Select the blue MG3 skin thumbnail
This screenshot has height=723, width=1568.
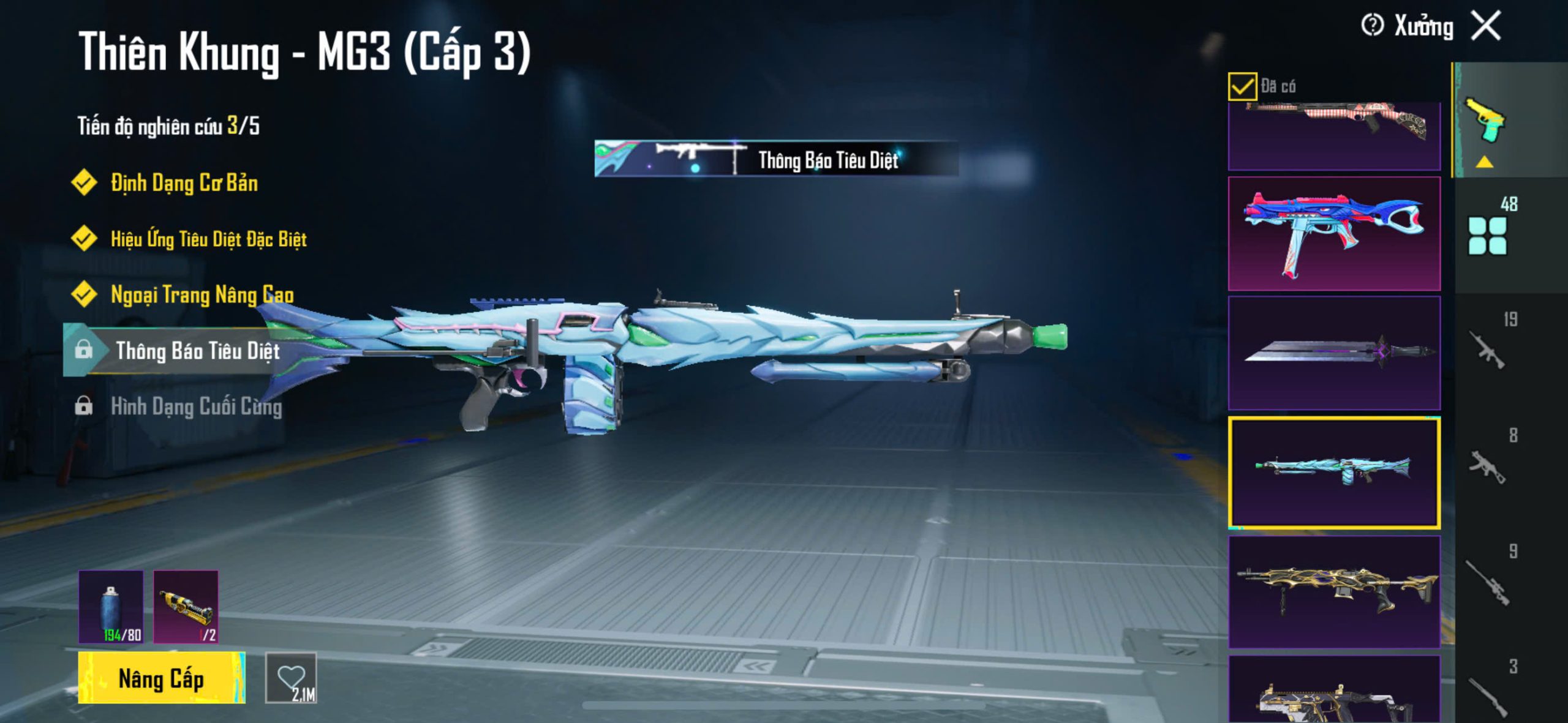point(1334,473)
